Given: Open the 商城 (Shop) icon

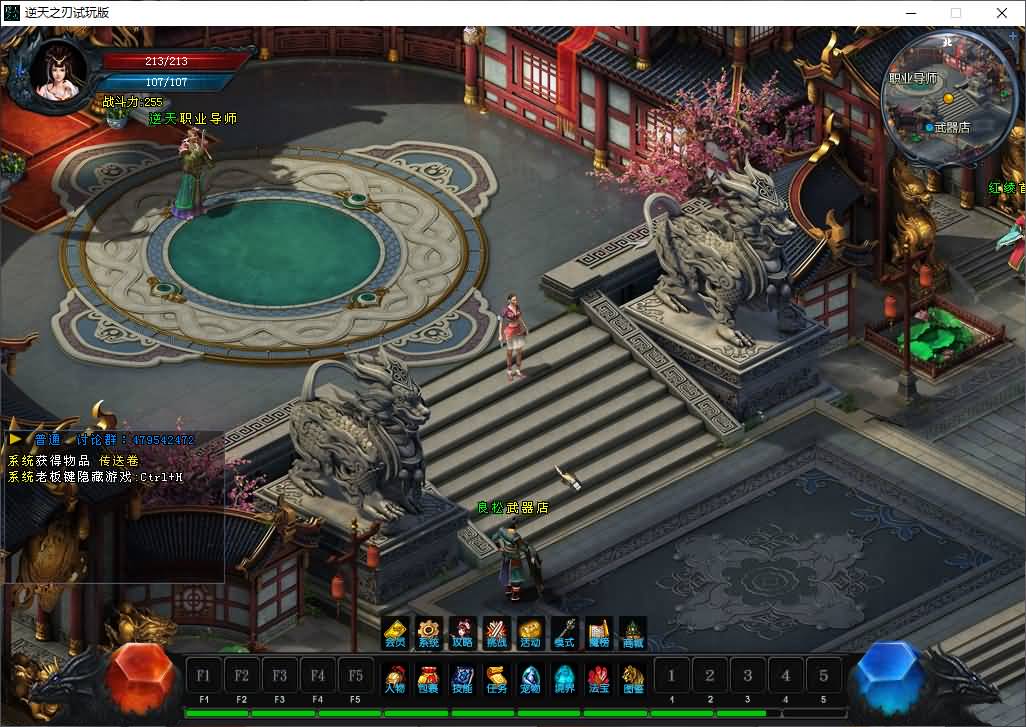Looking at the screenshot, I should pos(632,632).
